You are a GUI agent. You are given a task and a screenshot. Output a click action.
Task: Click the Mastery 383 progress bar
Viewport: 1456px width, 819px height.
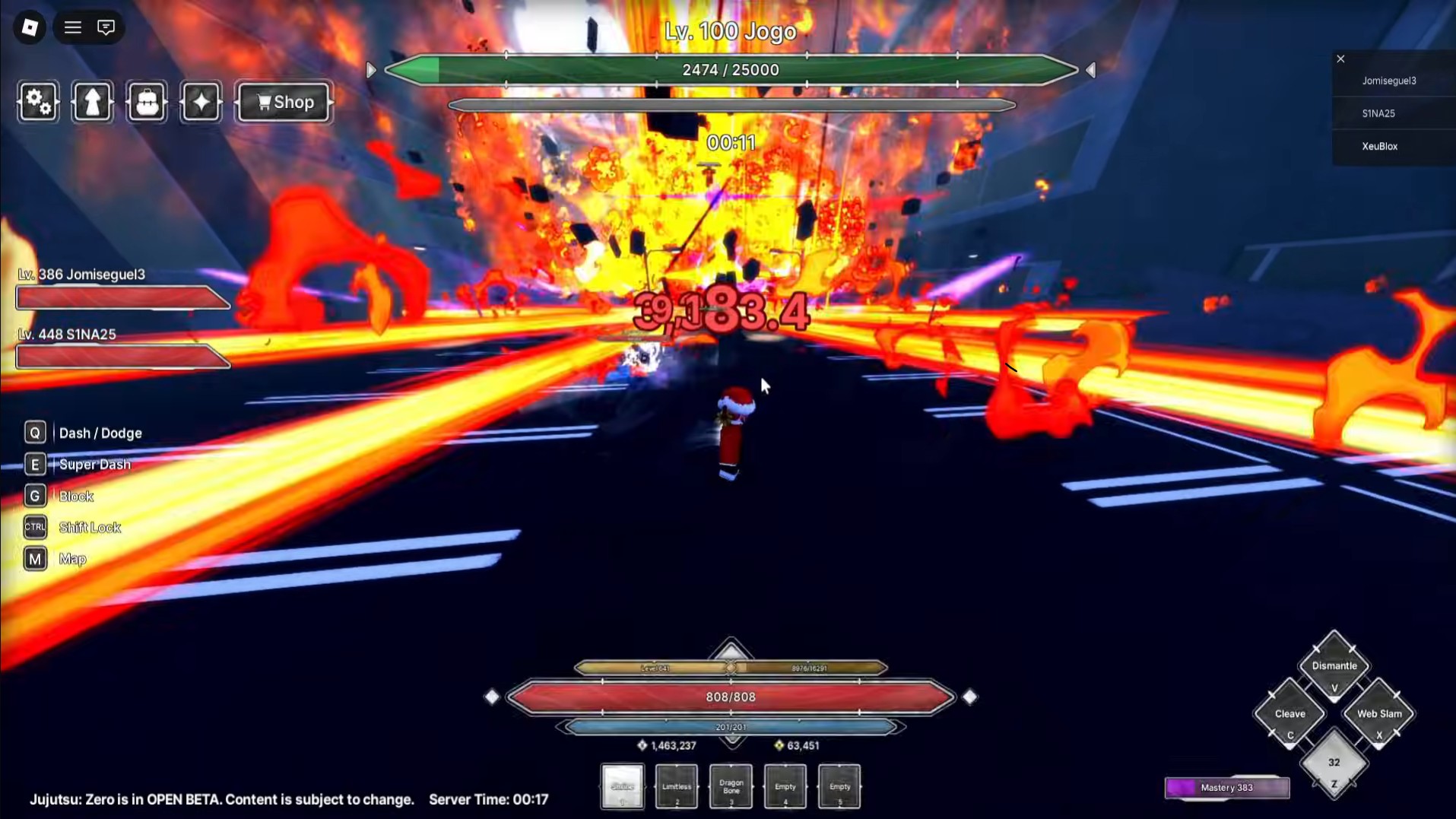click(1226, 788)
